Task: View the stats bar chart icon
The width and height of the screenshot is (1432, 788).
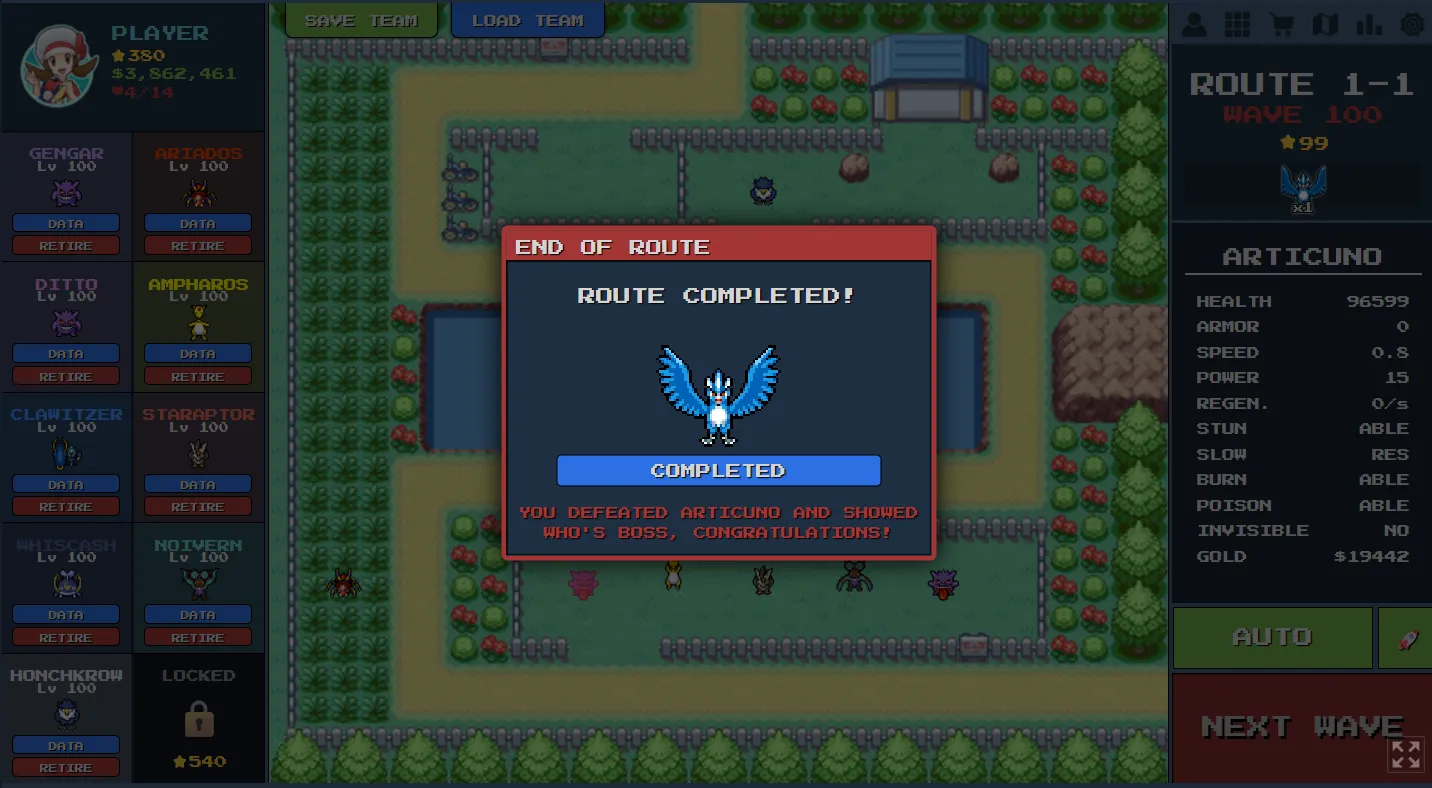Action: 1368,23
